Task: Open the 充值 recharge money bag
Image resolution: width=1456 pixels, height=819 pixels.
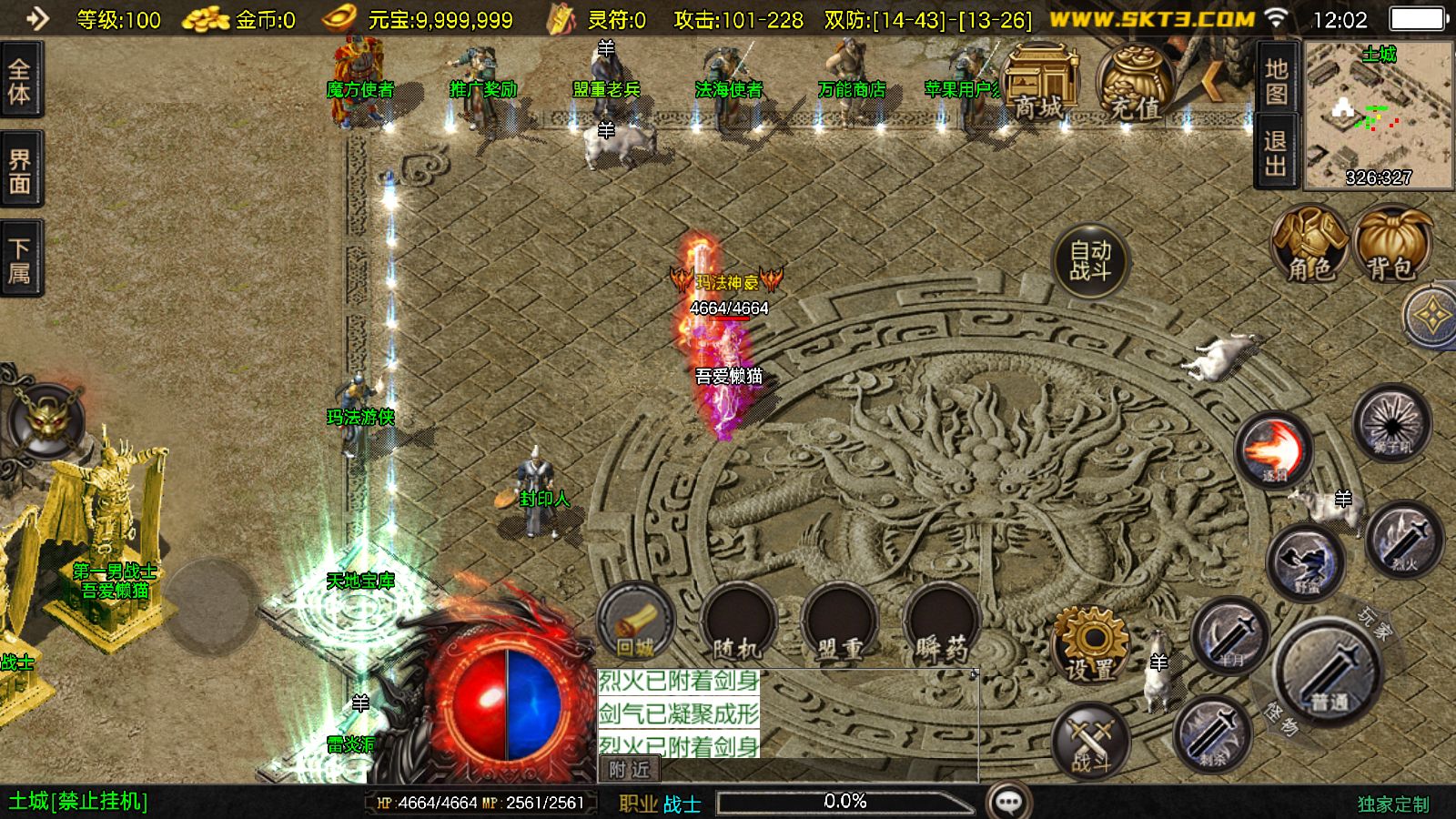Action: pyautogui.click(x=1134, y=82)
